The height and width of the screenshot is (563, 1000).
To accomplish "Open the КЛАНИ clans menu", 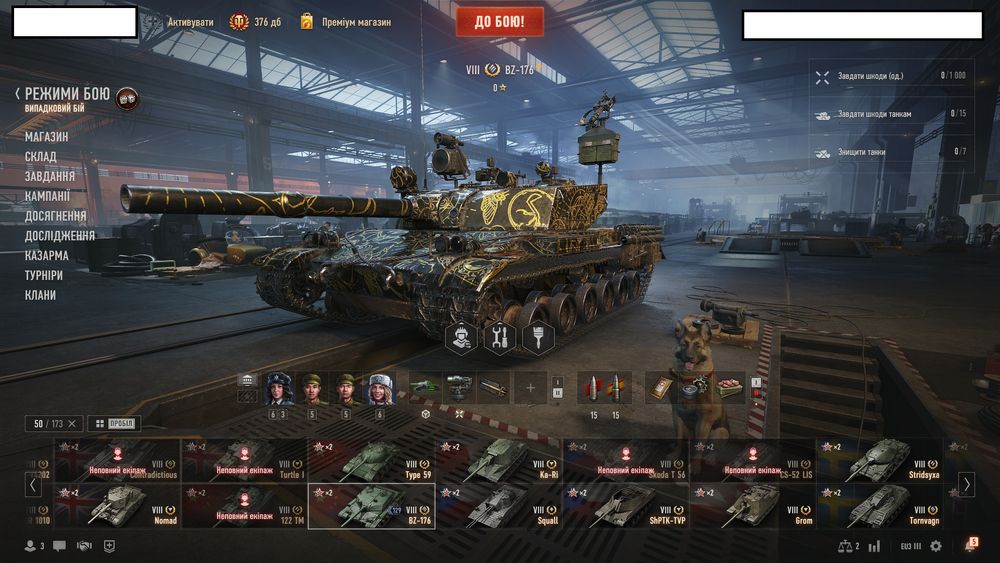I will (x=41, y=295).
